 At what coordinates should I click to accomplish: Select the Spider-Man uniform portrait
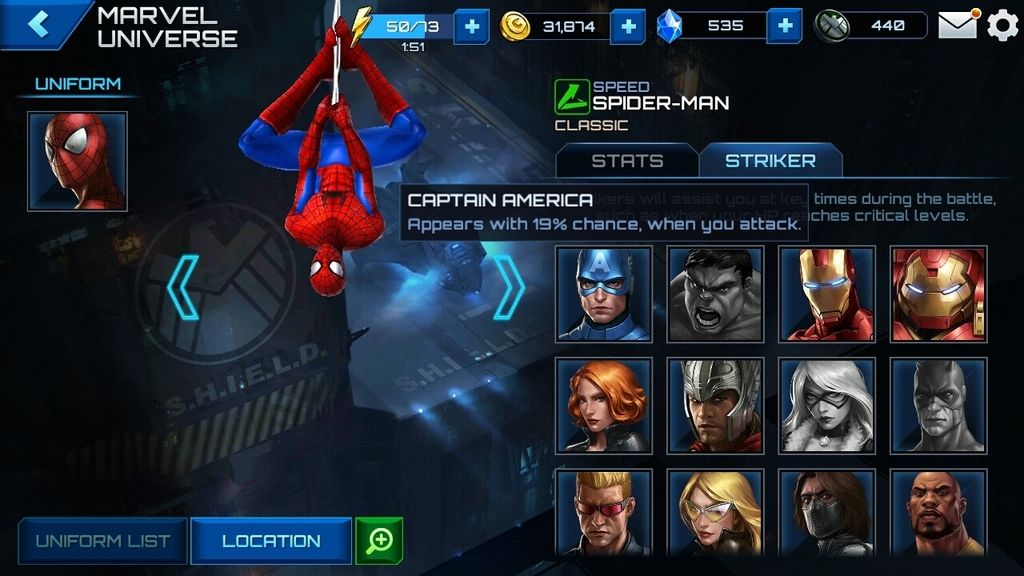(x=77, y=161)
